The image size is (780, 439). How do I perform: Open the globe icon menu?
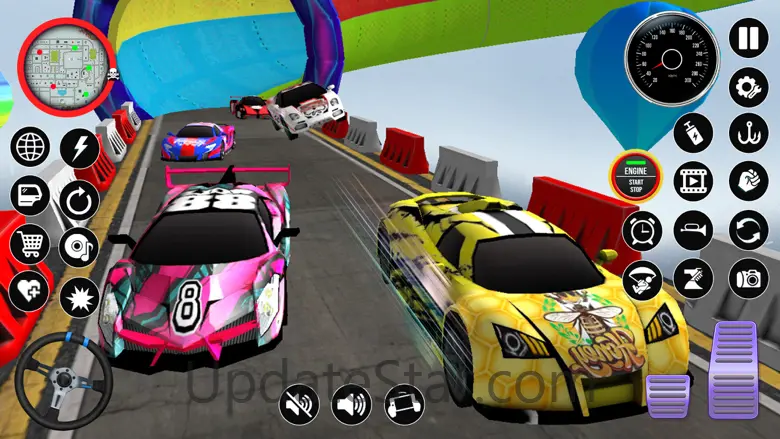tap(30, 147)
